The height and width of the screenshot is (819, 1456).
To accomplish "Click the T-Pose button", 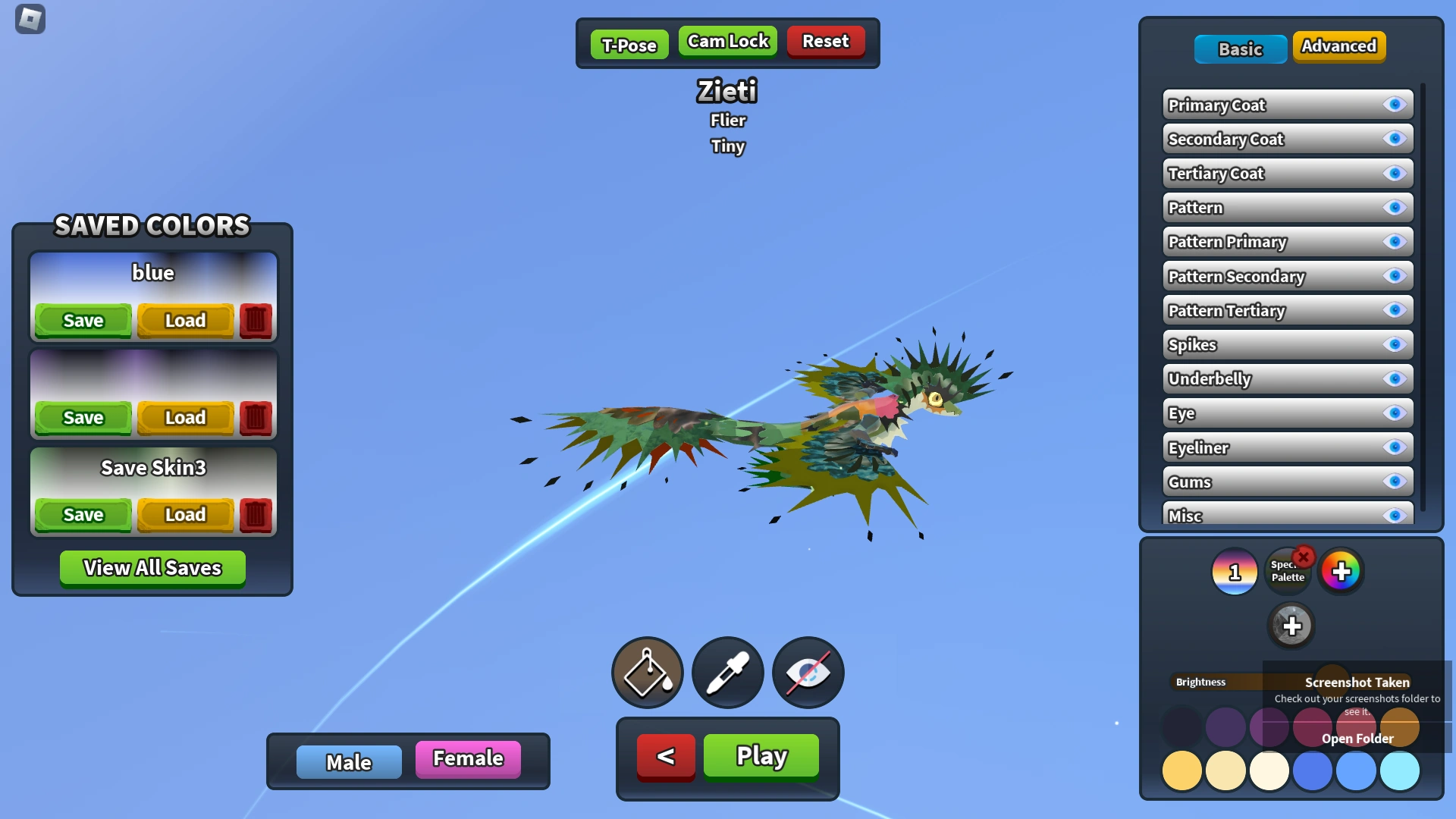I will pyautogui.click(x=629, y=45).
